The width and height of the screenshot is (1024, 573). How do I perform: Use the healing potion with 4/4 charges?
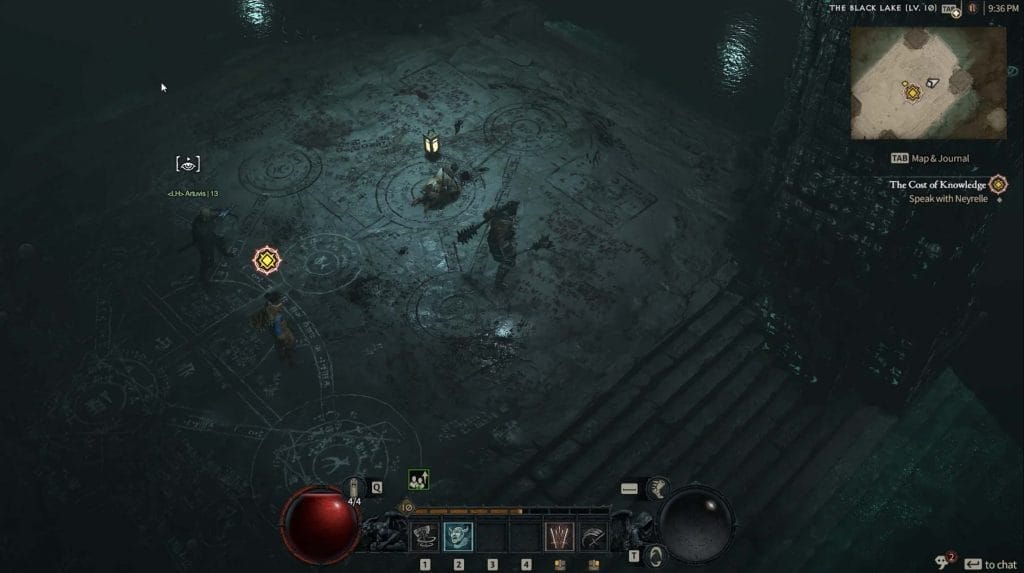(355, 489)
